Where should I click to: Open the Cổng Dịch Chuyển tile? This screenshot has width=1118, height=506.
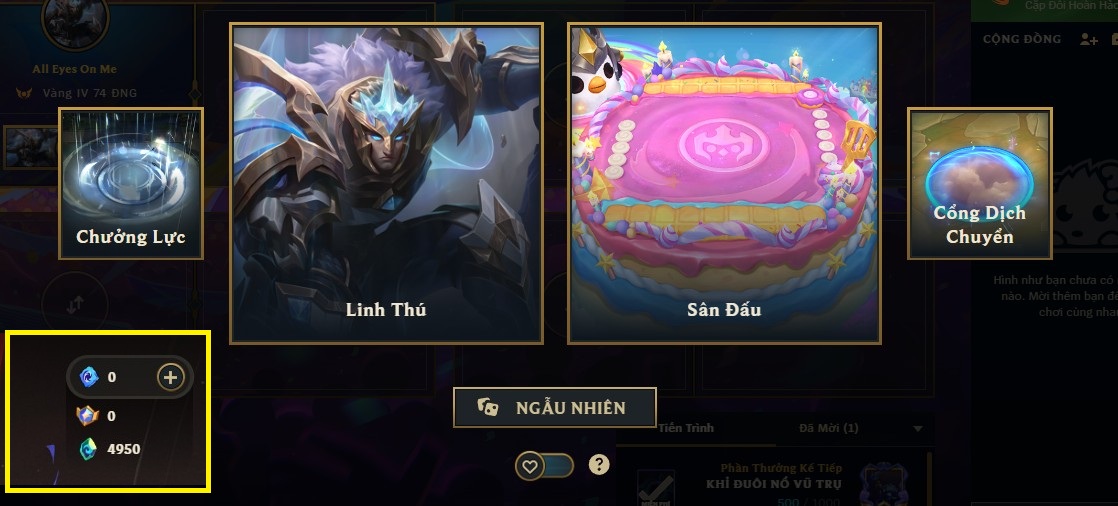979,183
